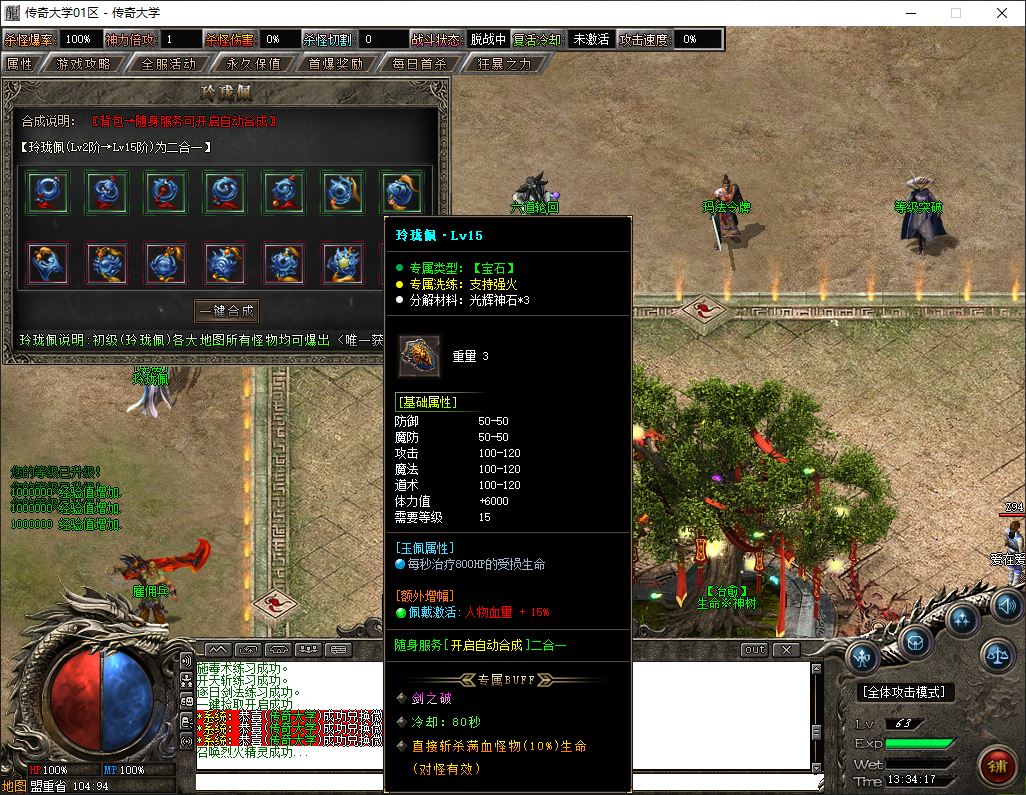Open the 每日首杀 daily first-kill tab
This screenshot has width=1026, height=795.
tap(420, 63)
